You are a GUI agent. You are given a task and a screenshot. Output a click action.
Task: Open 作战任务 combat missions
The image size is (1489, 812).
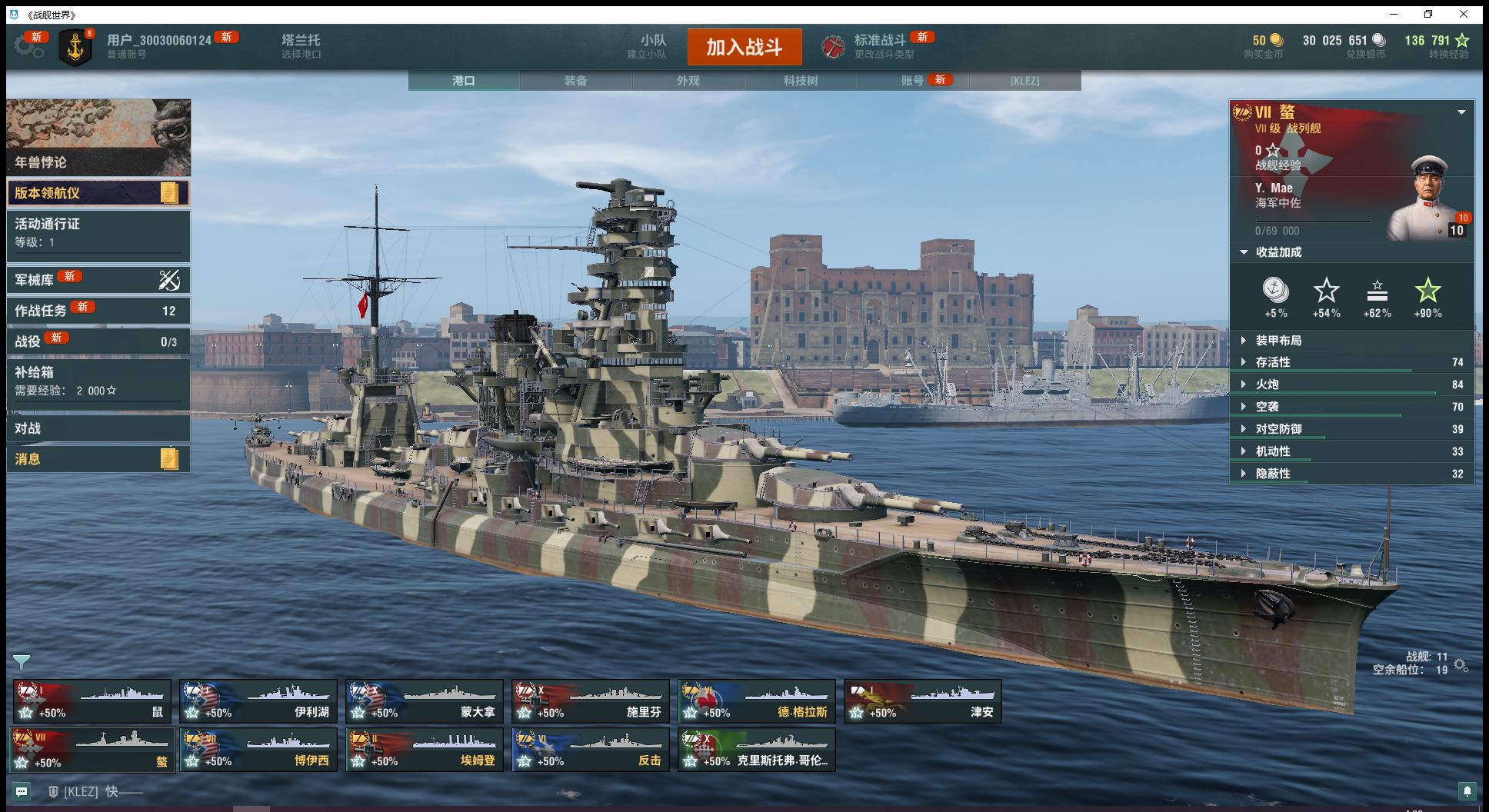98,311
